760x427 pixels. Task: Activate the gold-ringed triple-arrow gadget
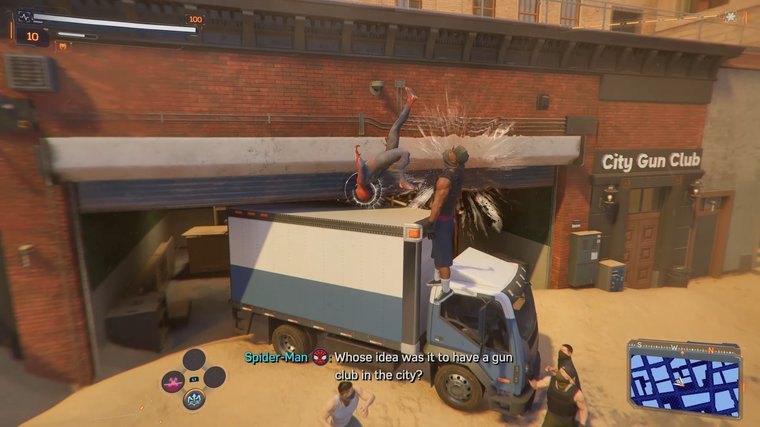click(194, 400)
